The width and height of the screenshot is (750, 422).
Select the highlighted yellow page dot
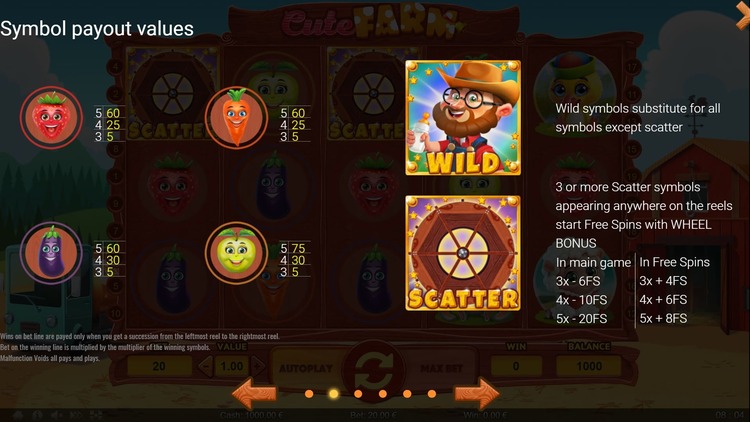click(x=333, y=393)
